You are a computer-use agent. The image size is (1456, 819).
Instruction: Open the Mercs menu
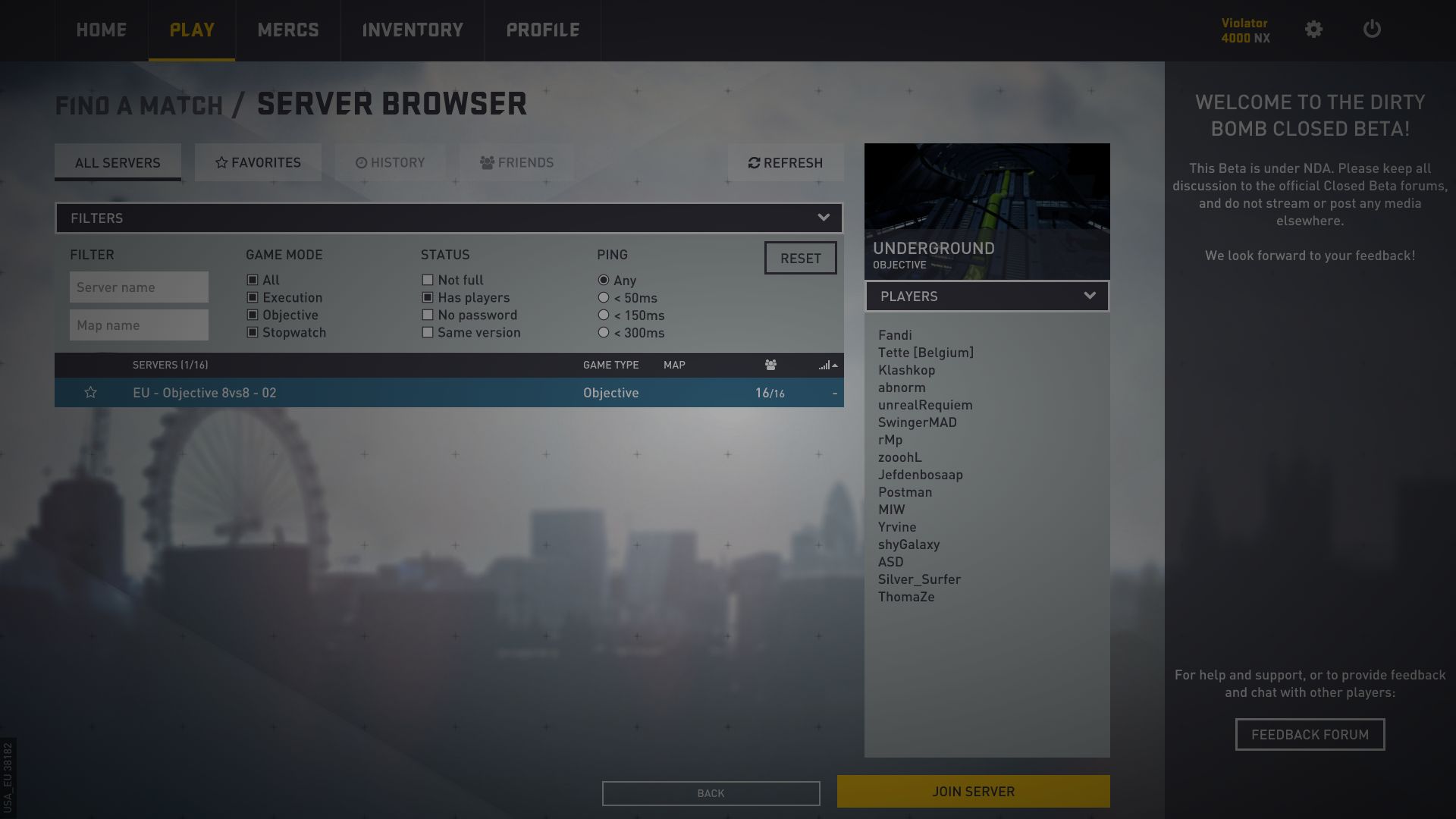[288, 30]
